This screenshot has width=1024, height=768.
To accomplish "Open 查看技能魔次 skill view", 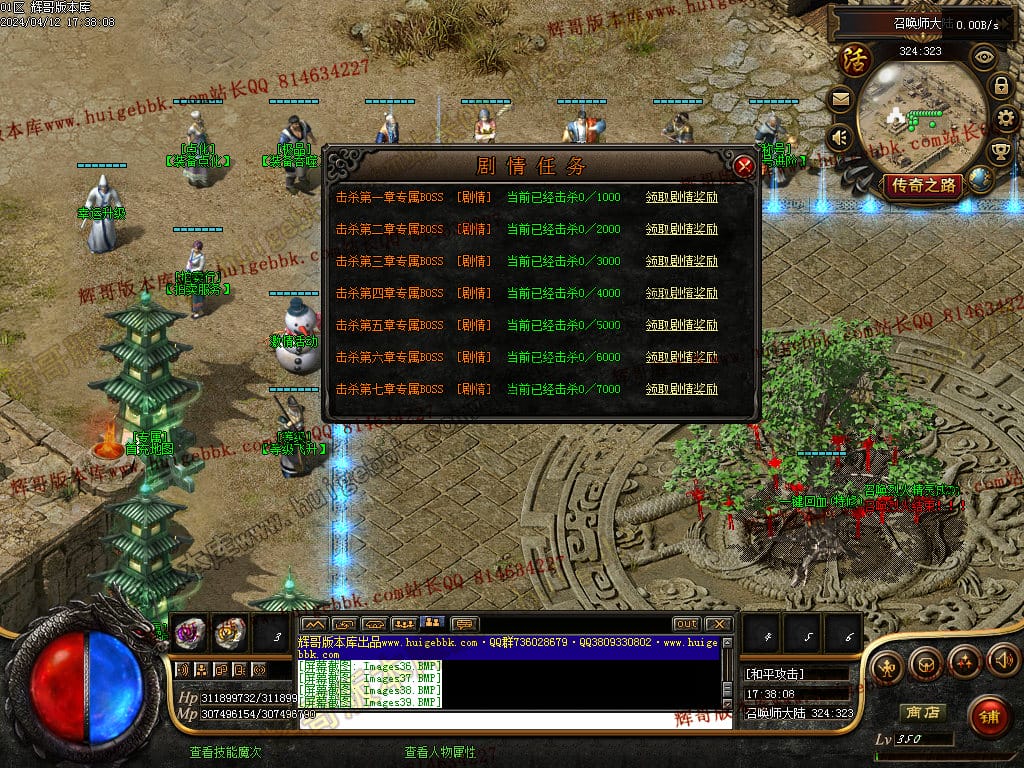I will (225, 752).
